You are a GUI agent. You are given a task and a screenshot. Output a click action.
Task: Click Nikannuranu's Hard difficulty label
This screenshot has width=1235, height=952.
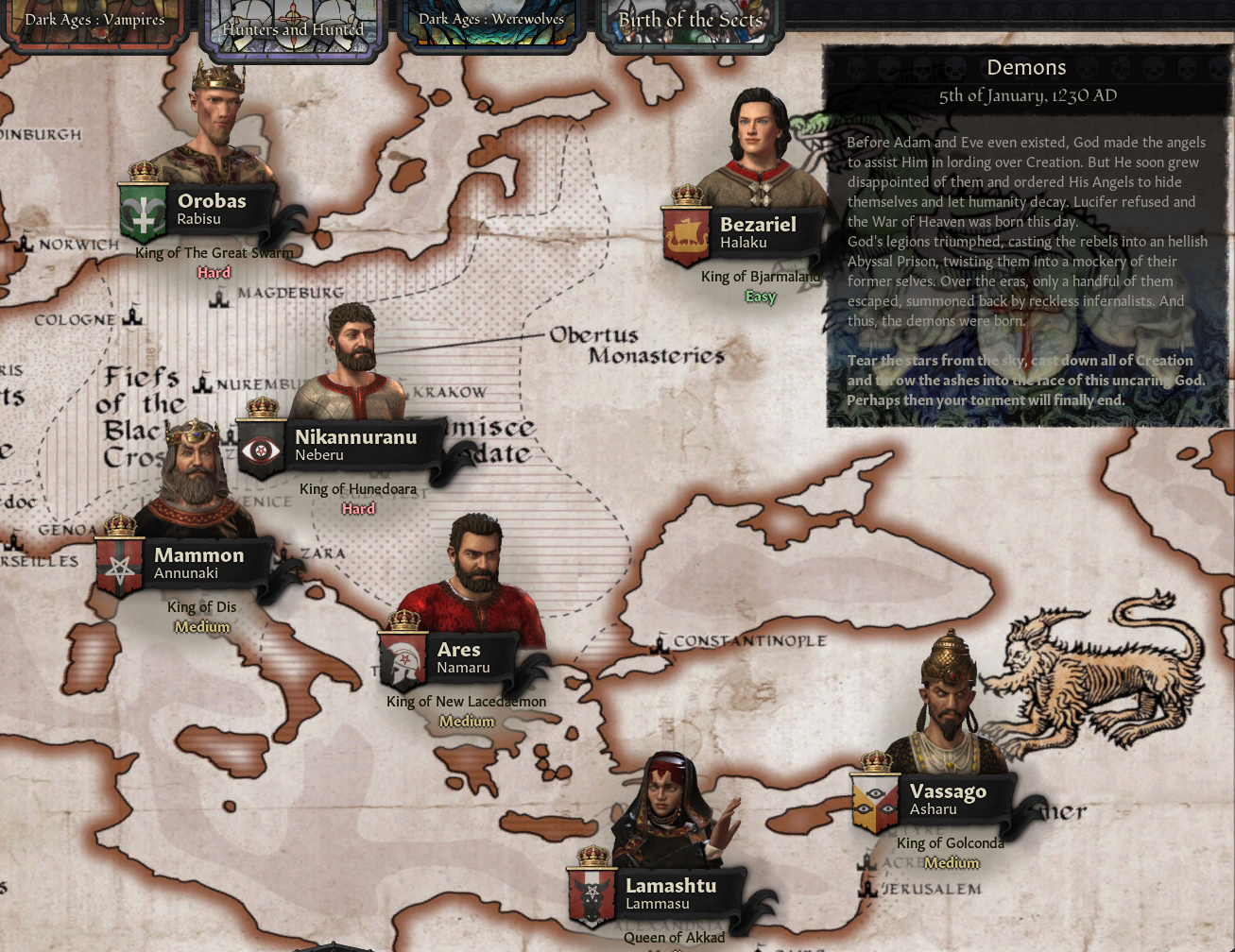pyautogui.click(x=357, y=508)
